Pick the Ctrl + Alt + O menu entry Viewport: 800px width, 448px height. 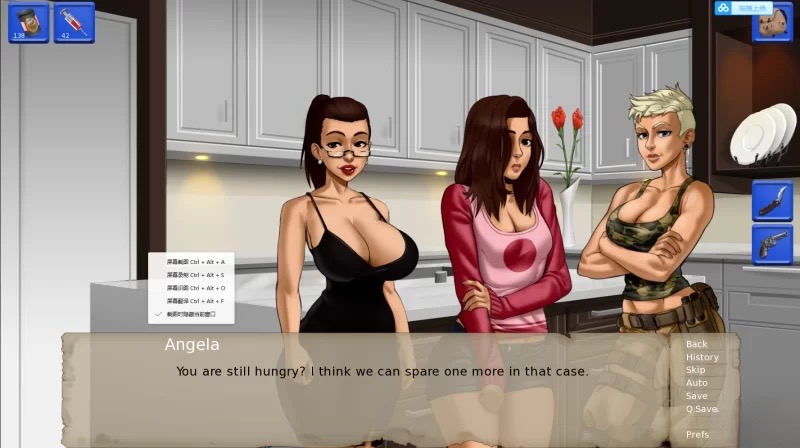[195, 287]
